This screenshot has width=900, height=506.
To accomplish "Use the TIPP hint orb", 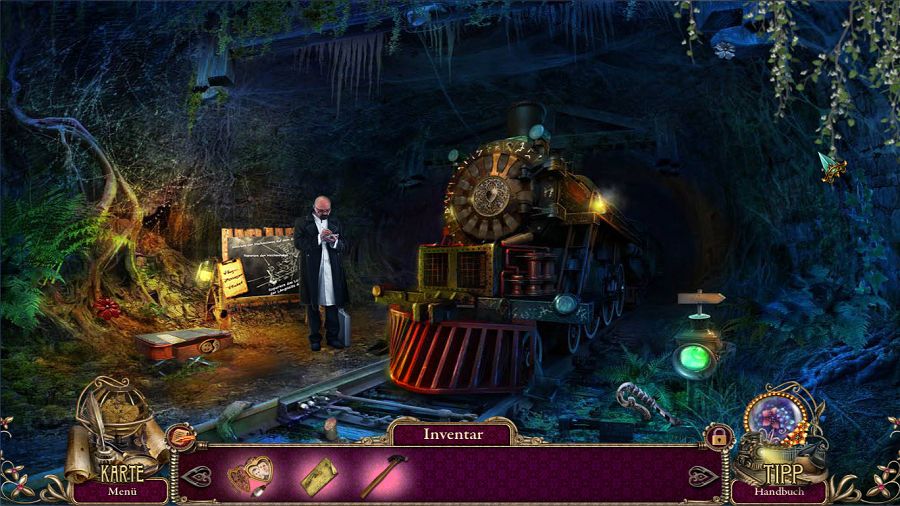I will (778, 428).
